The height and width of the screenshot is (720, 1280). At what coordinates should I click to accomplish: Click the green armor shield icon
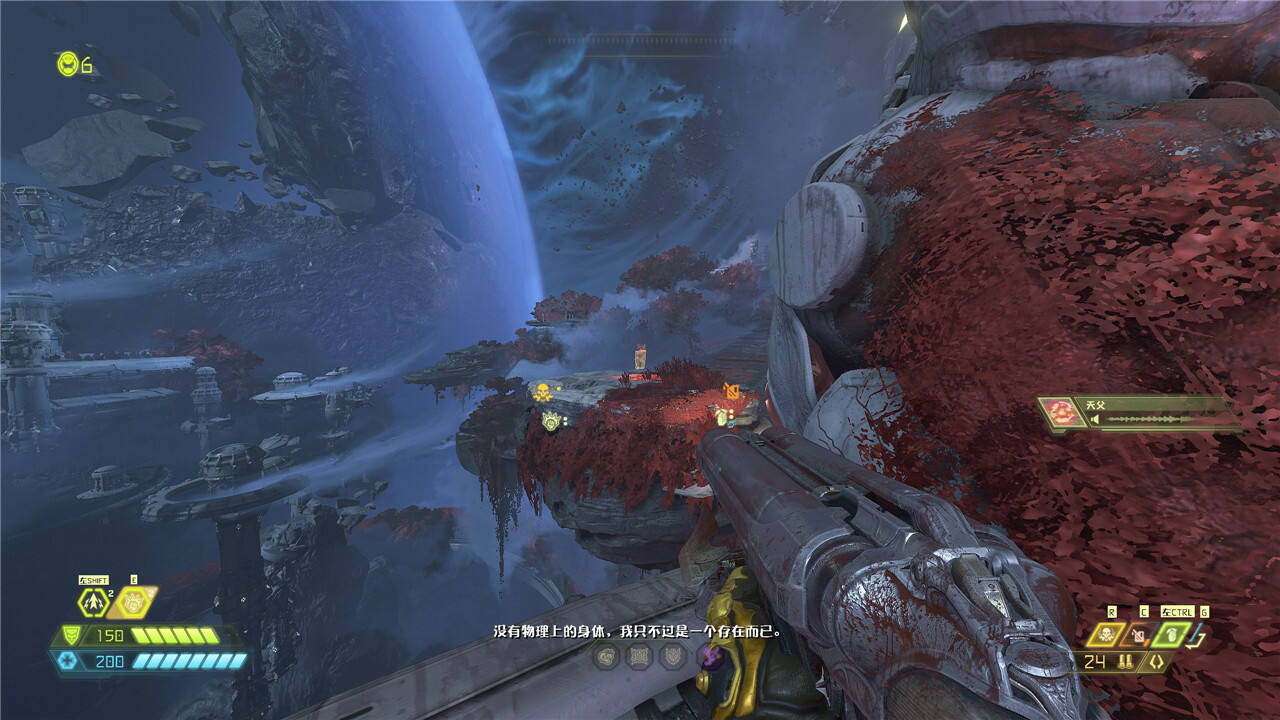[x=72, y=635]
